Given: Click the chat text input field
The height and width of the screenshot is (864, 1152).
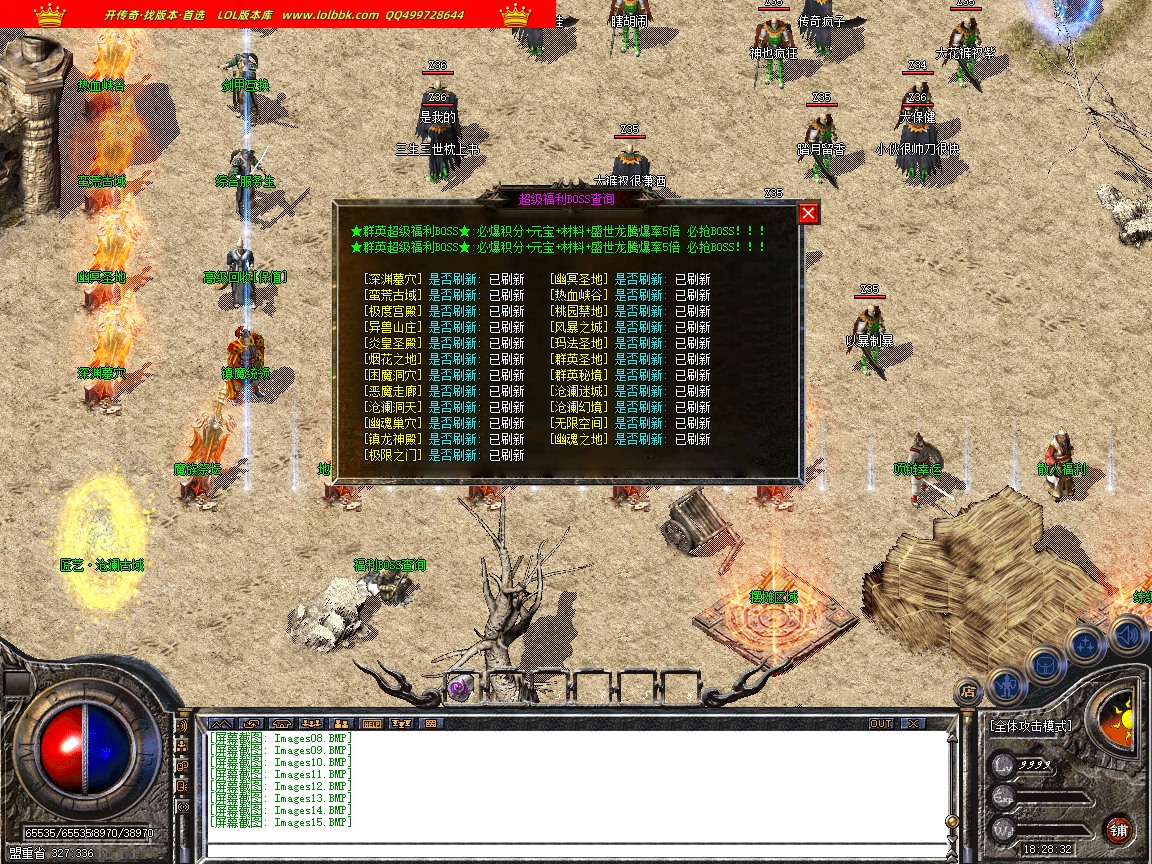Looking at the screenshot, I should tap(575, 848).
